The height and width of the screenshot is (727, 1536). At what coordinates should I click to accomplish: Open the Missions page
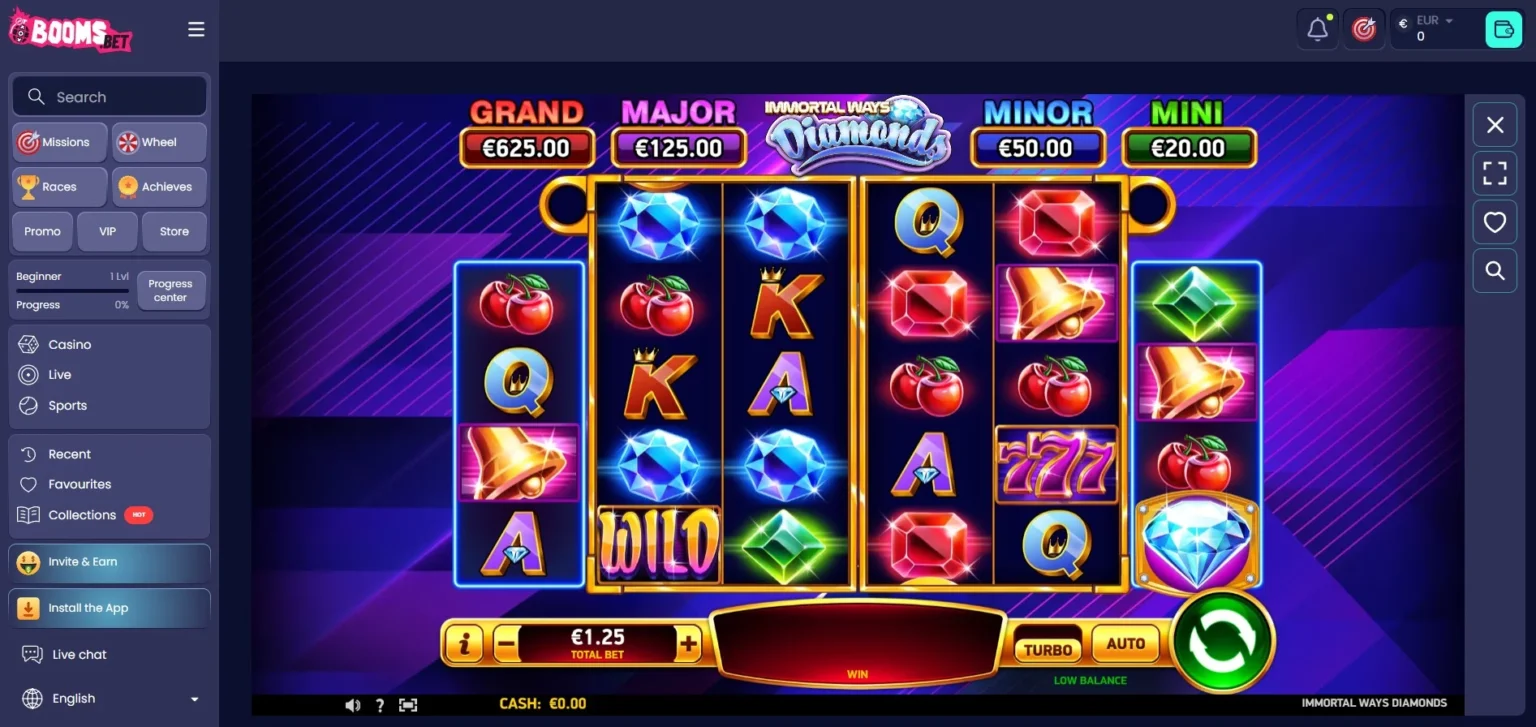59,142
